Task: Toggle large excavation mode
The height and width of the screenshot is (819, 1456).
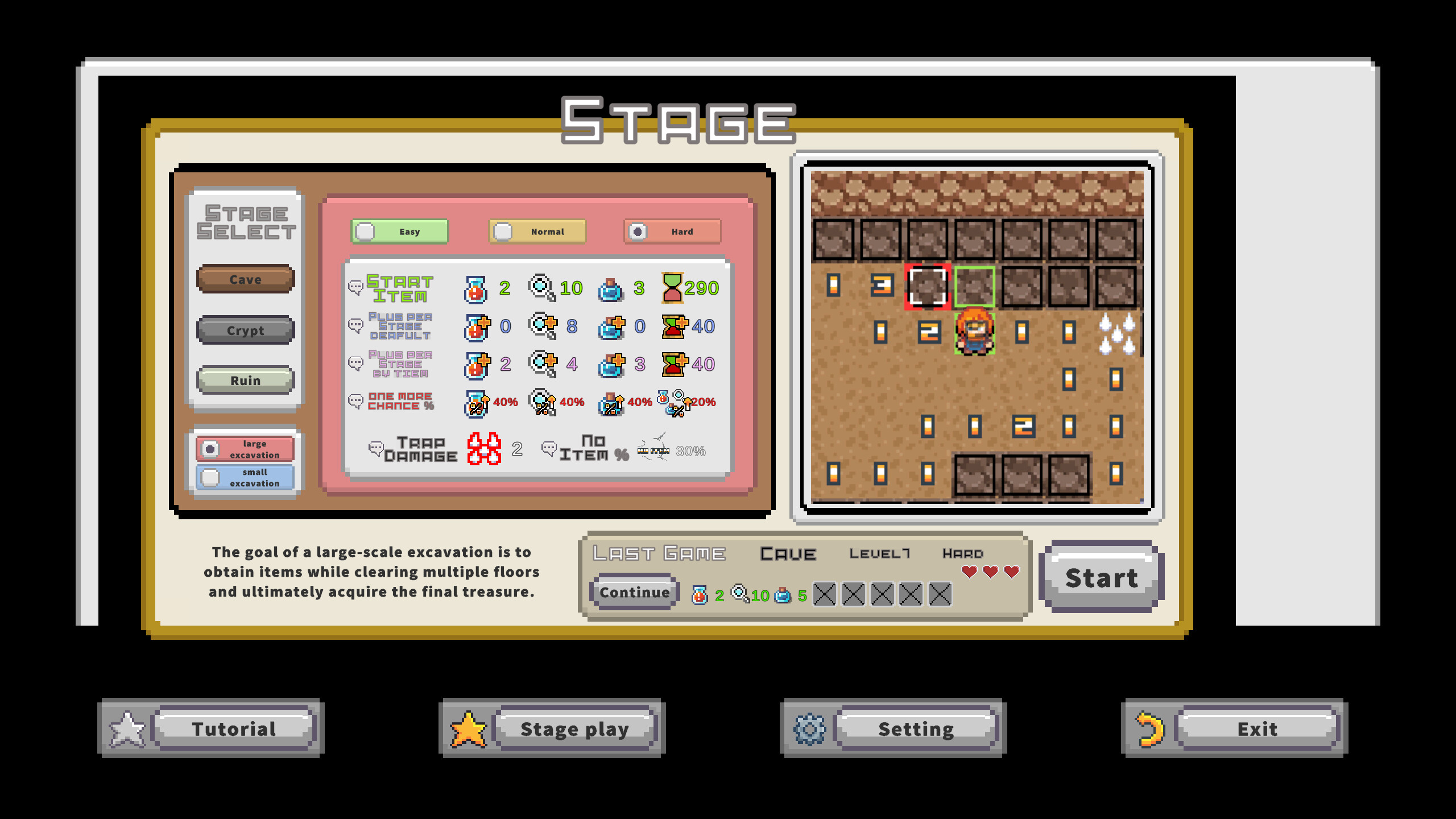Action: click(x=245, y=449)
